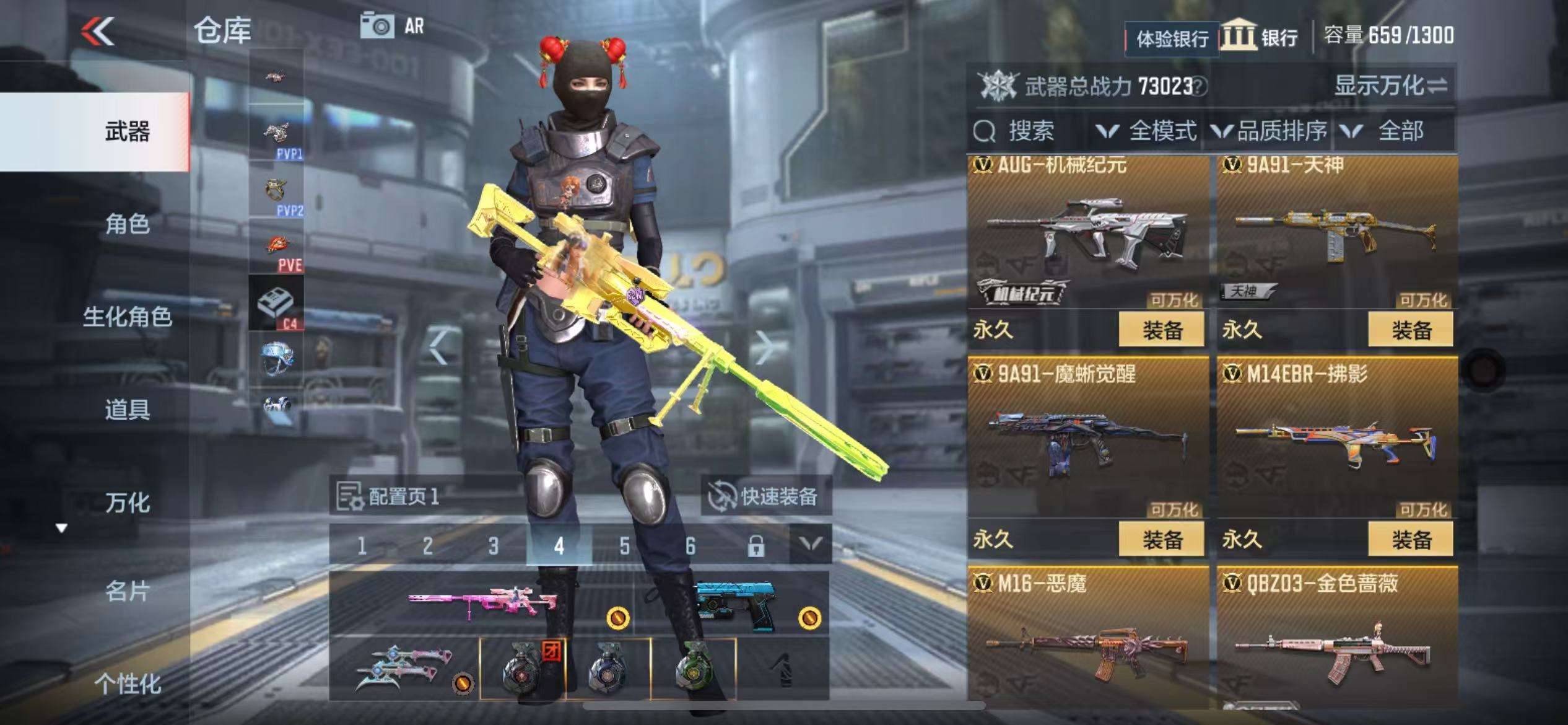This screenshot has height=725, width=1568.
Task: Switch to the 名片 category tab
Action: point(127,592)
